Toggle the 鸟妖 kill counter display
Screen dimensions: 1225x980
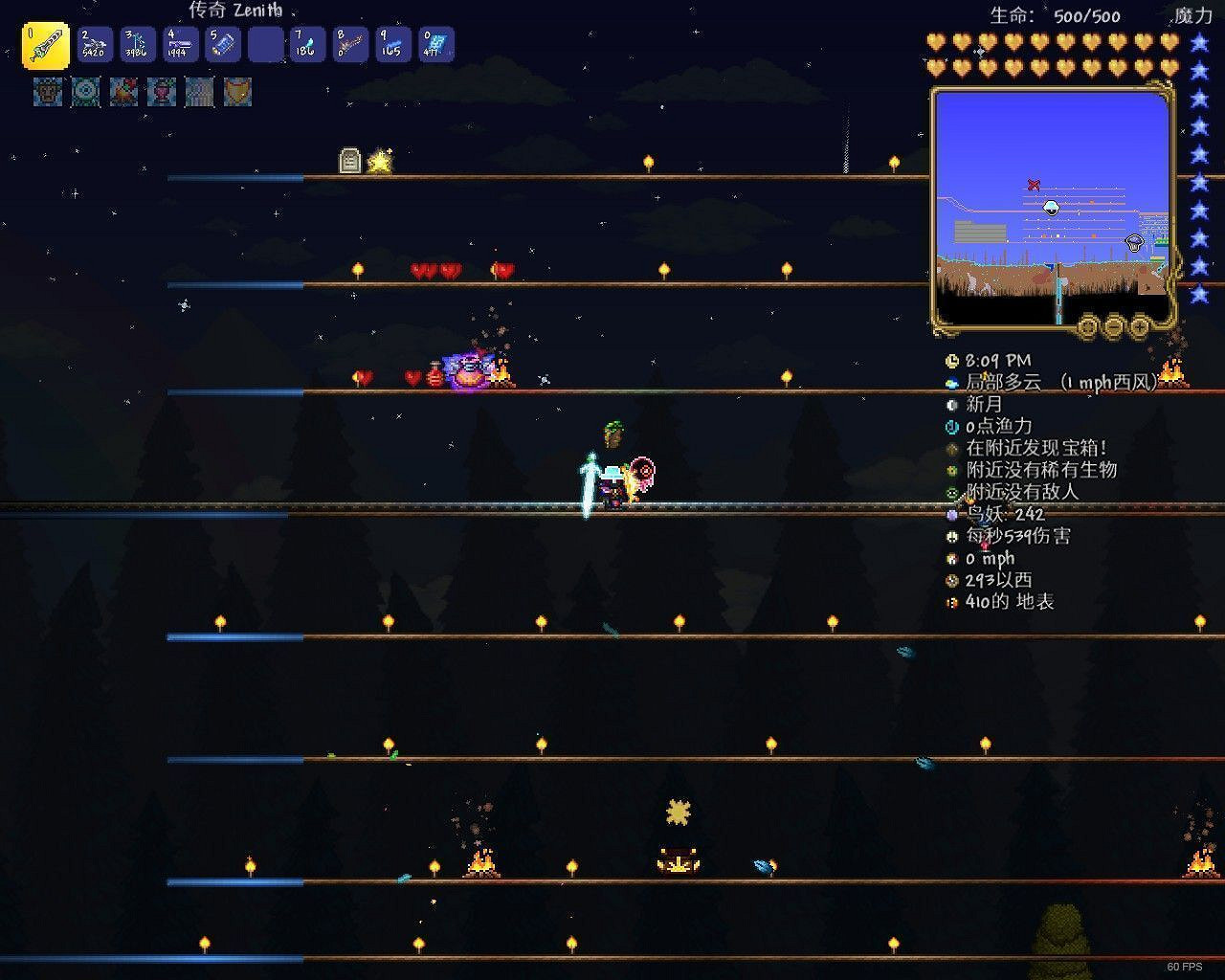click(x=951, y=515)
